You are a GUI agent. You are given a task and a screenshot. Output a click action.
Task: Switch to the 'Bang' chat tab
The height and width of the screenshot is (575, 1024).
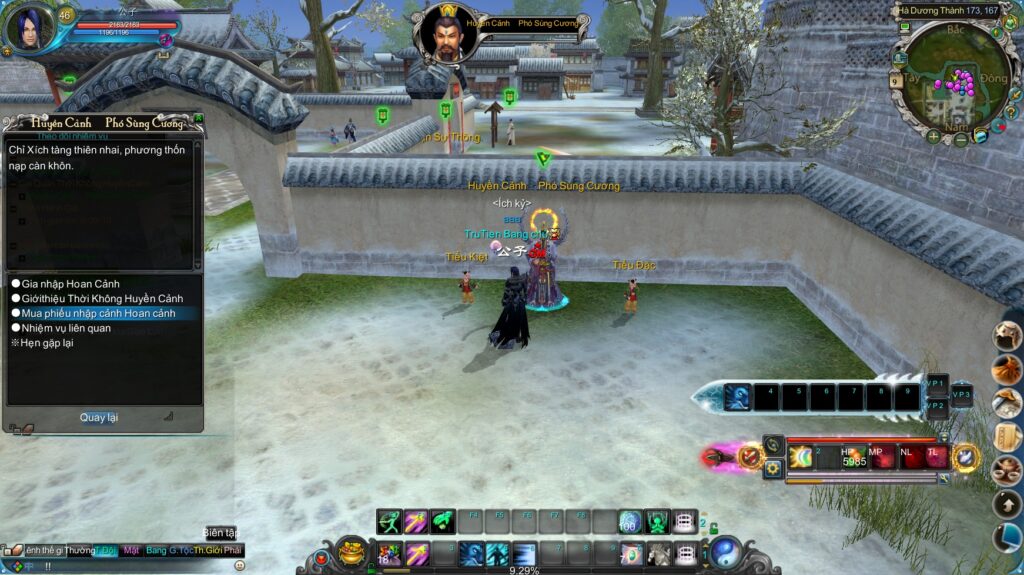tap(156, 550)
